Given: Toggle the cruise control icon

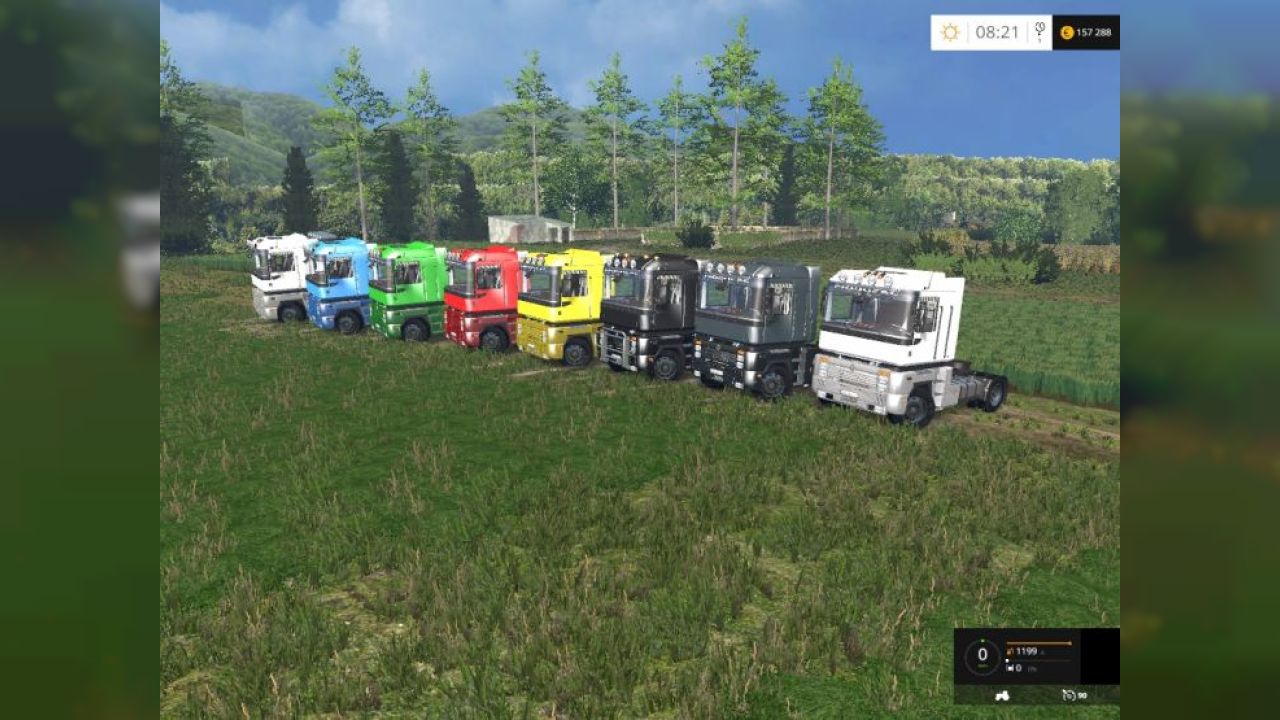Looking at the screenshot, I should pos(1069,695).
